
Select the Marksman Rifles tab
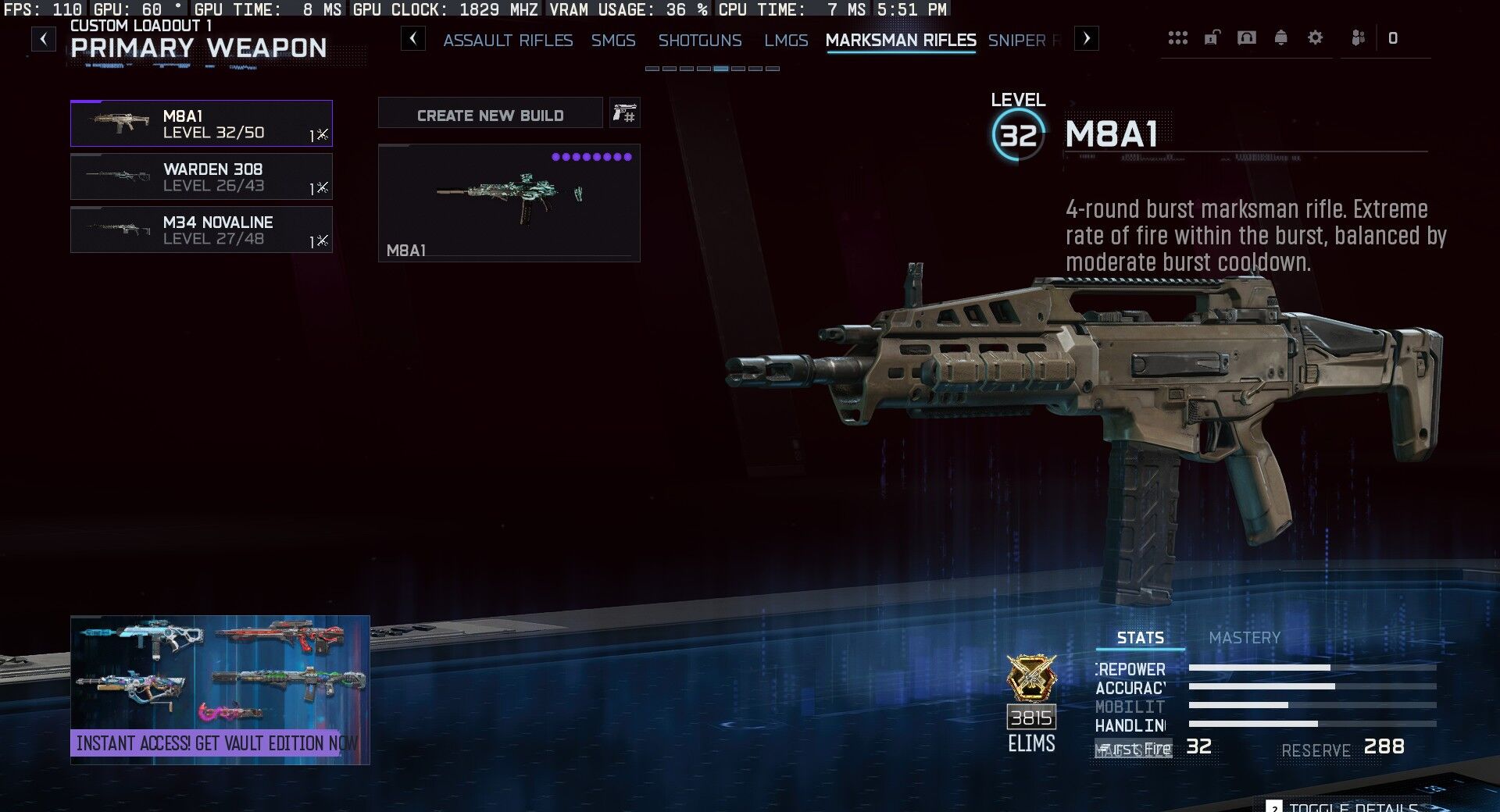[901, 40]
